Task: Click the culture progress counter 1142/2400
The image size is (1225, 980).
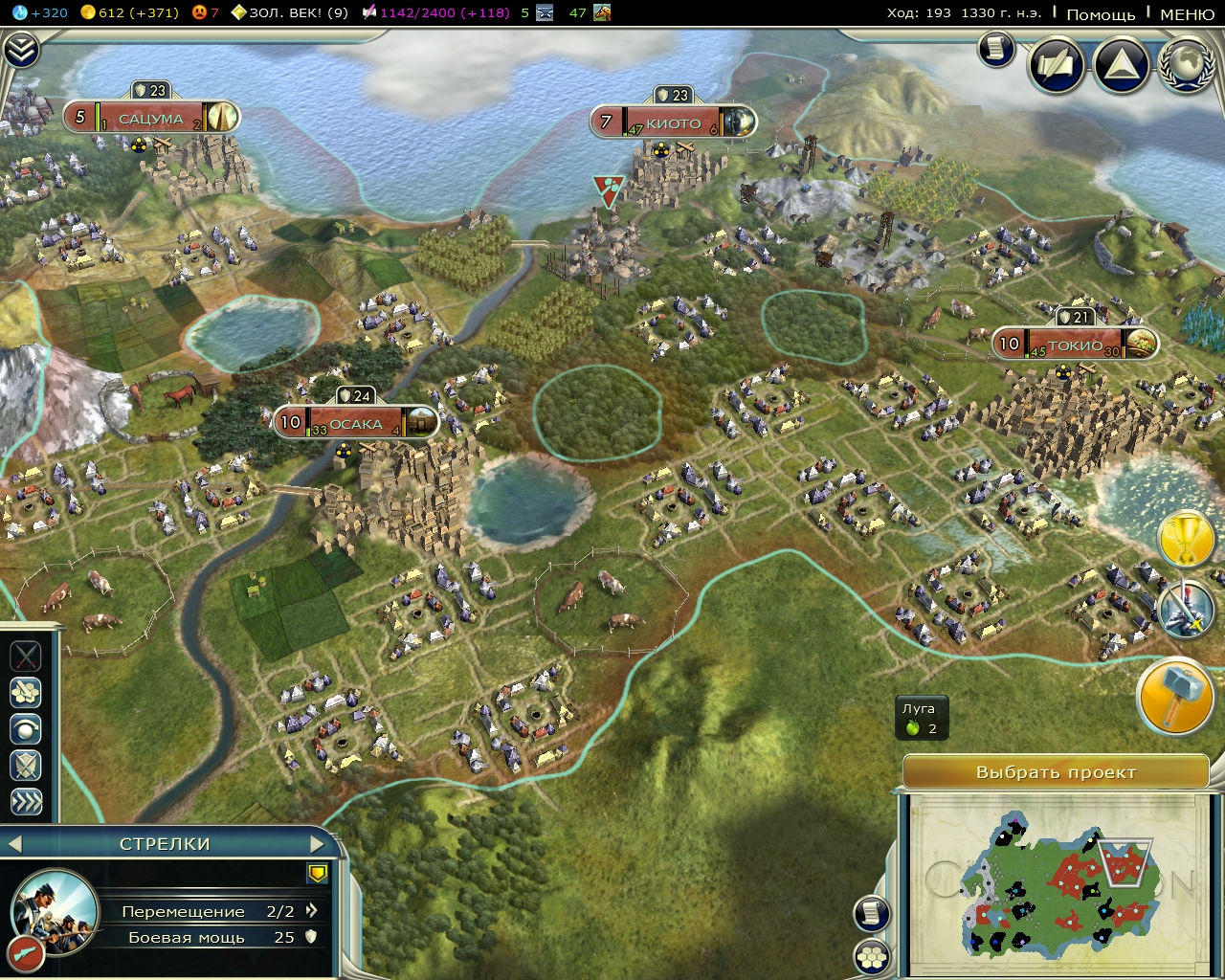Action: pyautogui.click(x=418, y=13)
